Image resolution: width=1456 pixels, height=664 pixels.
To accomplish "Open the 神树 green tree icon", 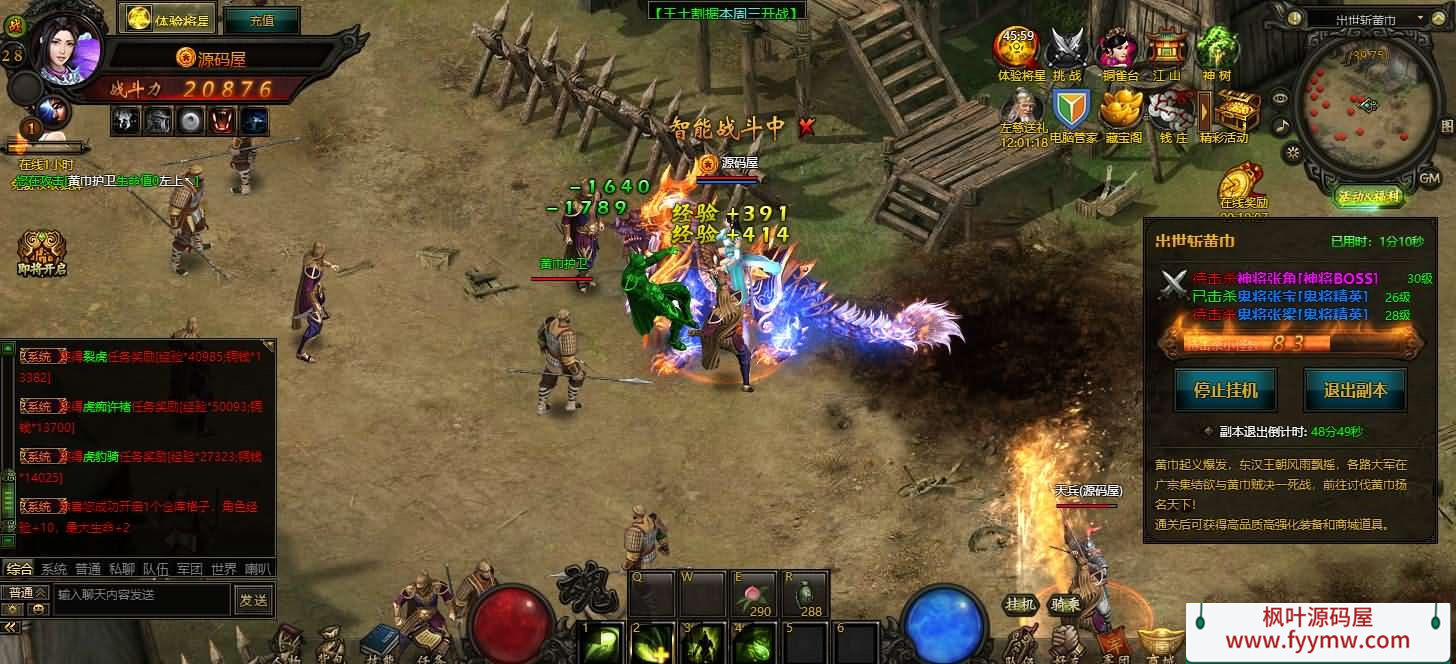I will pyautogui.click(x=1217, y=52).
